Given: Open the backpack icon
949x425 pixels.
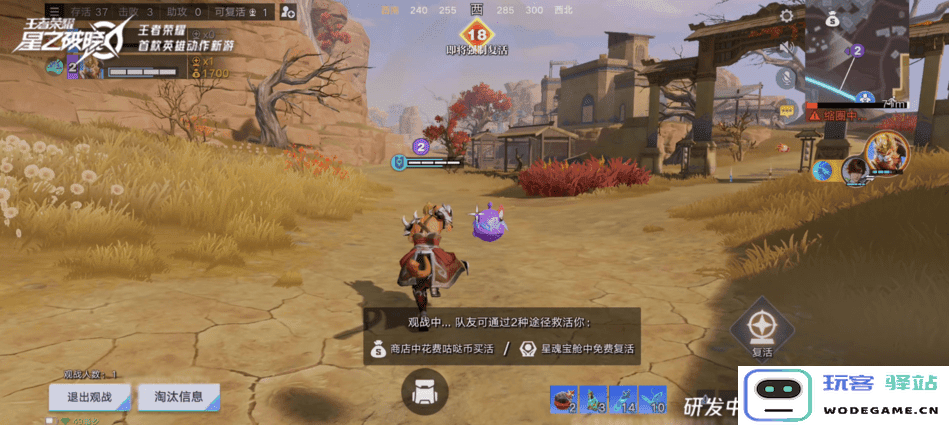Looking at the screenshot, I should [424, 392].
